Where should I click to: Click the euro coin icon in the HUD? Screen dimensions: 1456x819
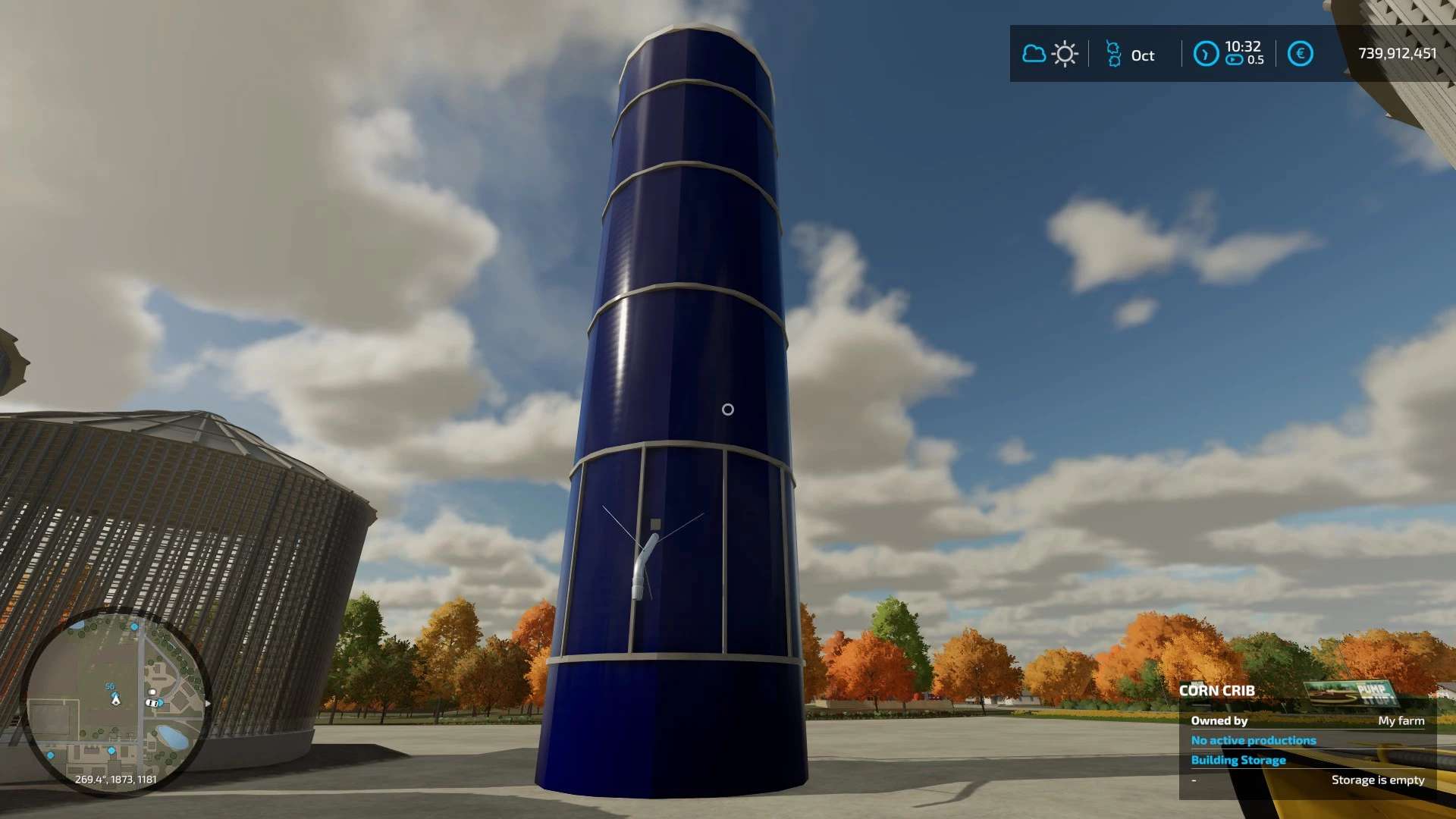click(1301, 53)
